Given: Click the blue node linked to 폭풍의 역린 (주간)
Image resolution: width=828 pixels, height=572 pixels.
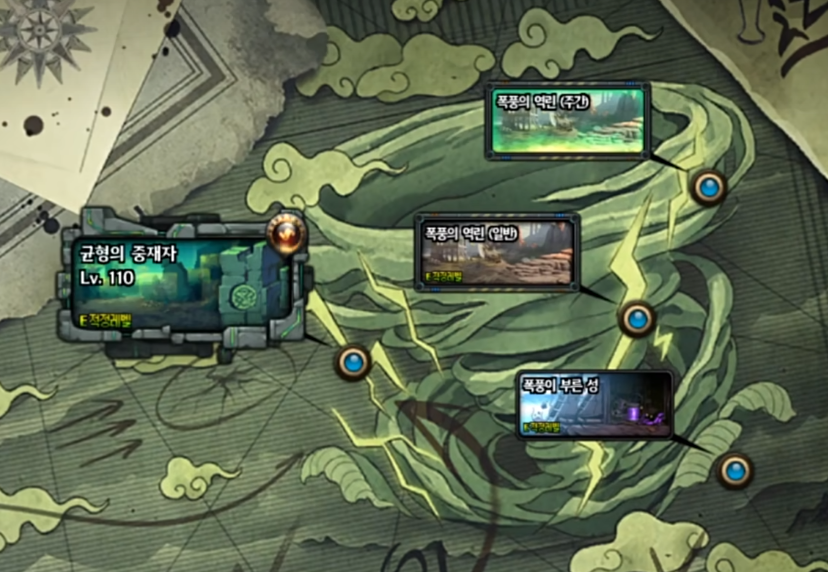Looking at the screenshot, I should 710,186.
